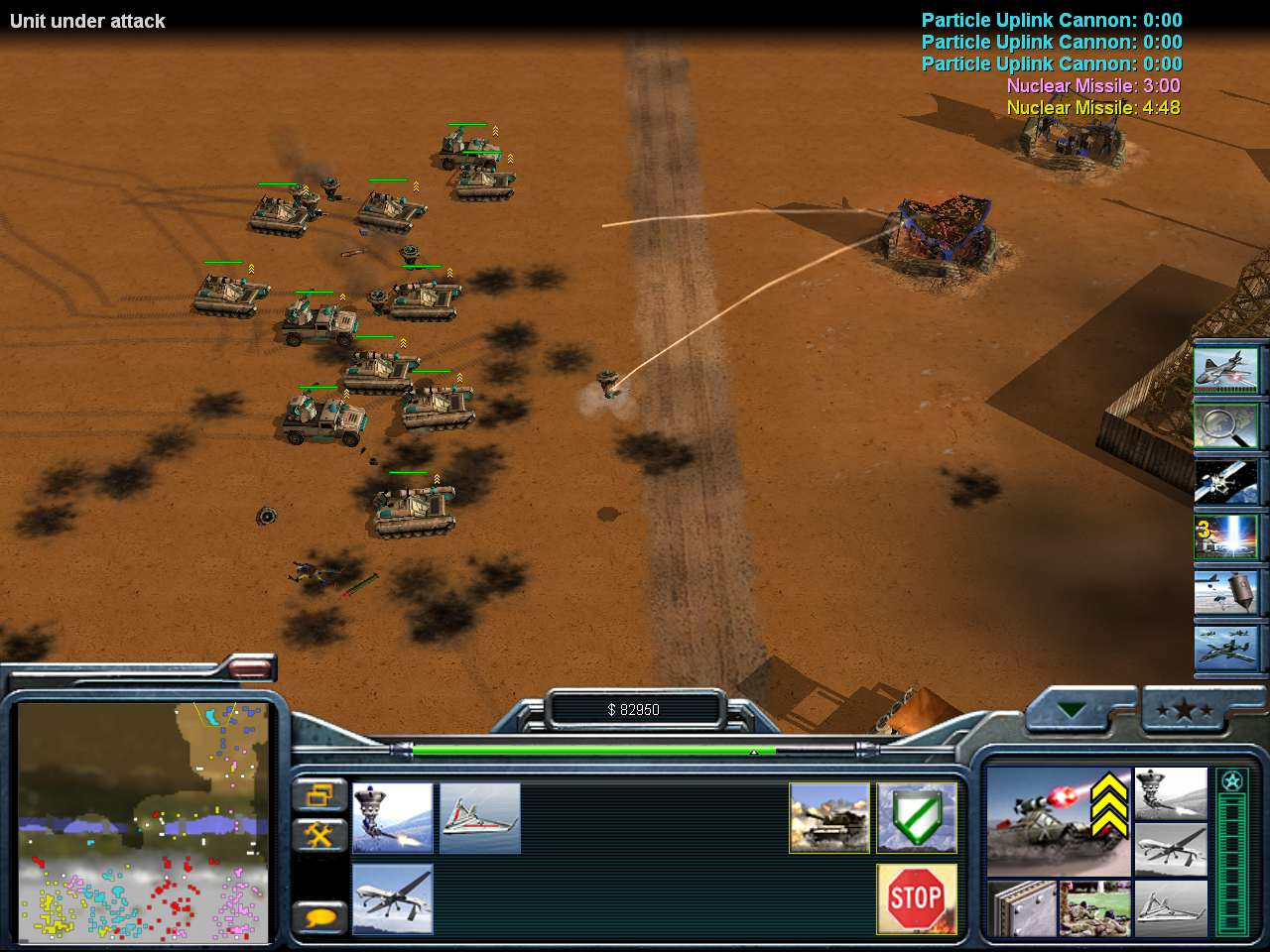Build the Battle Drone upgrade
The height and width of the screenshot is (952, 1270).
pos(393,818)
